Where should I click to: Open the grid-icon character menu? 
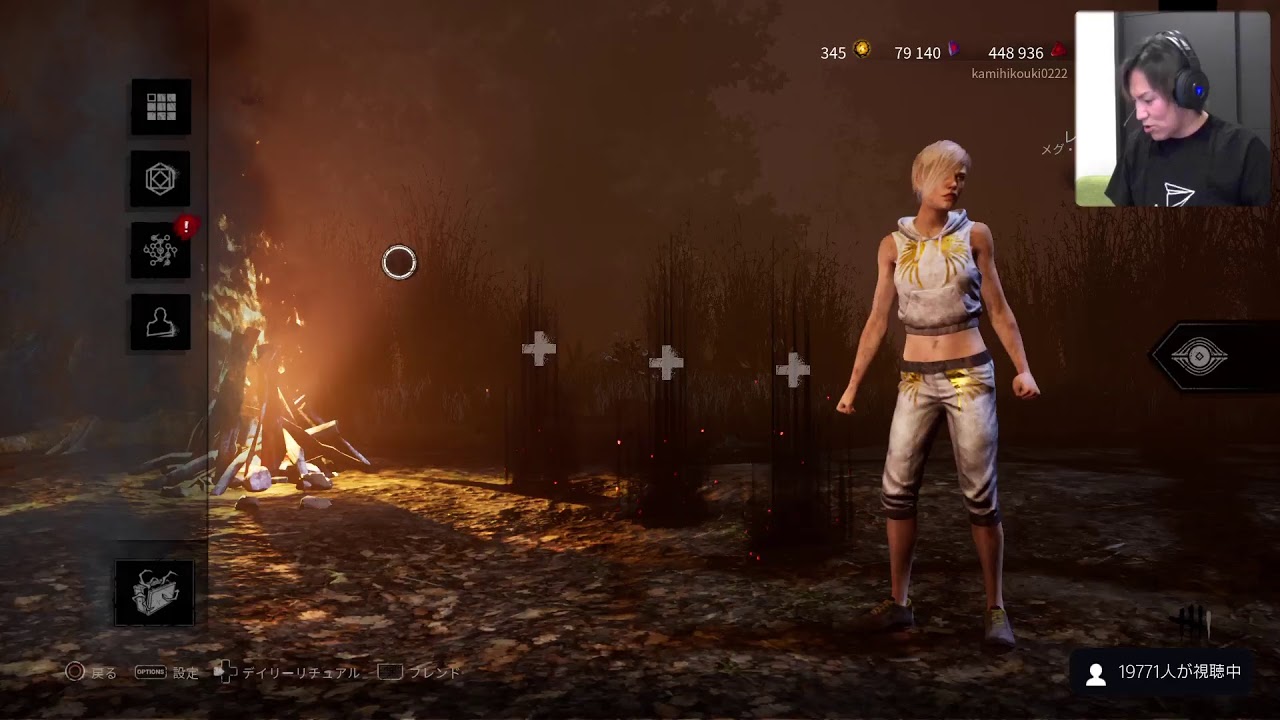[x=161, y=107]
